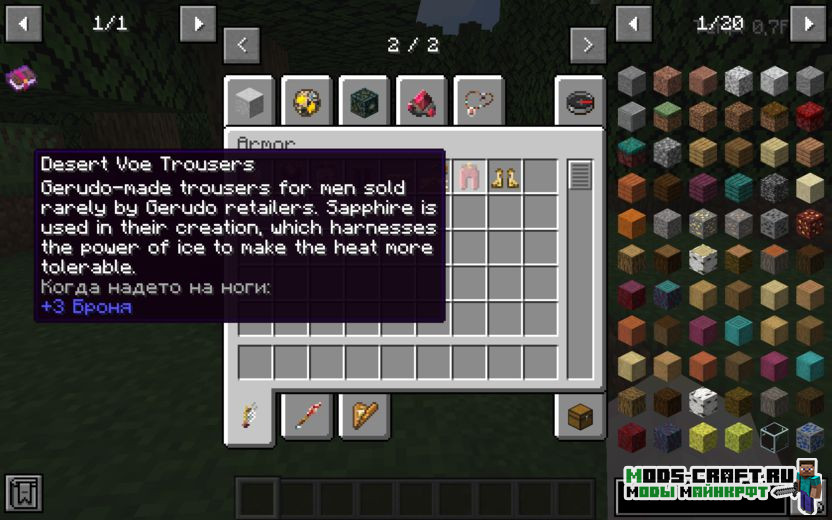Click the left arrow on the 1/1 pager
The width and height of the screenshot is (832, 520).
point(24,24)
